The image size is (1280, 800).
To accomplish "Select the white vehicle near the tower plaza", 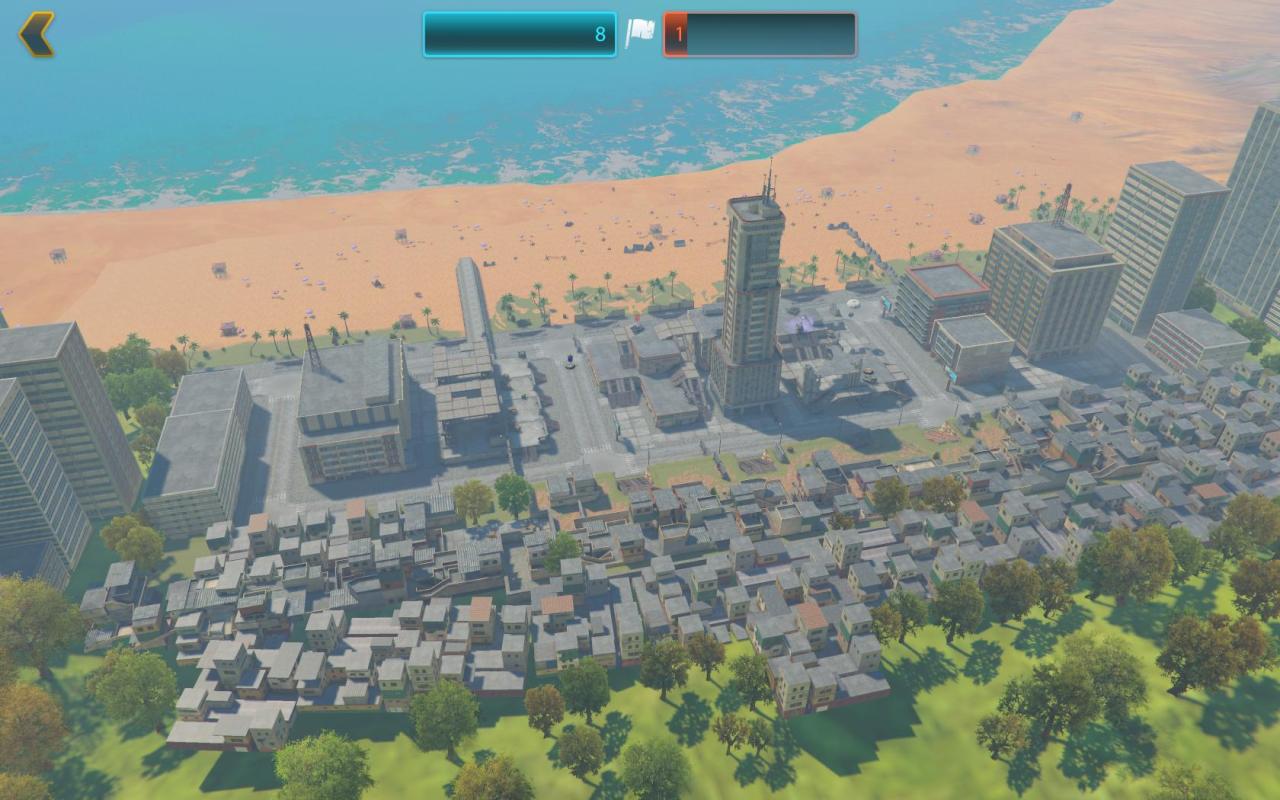I will (x=852, y=303).
